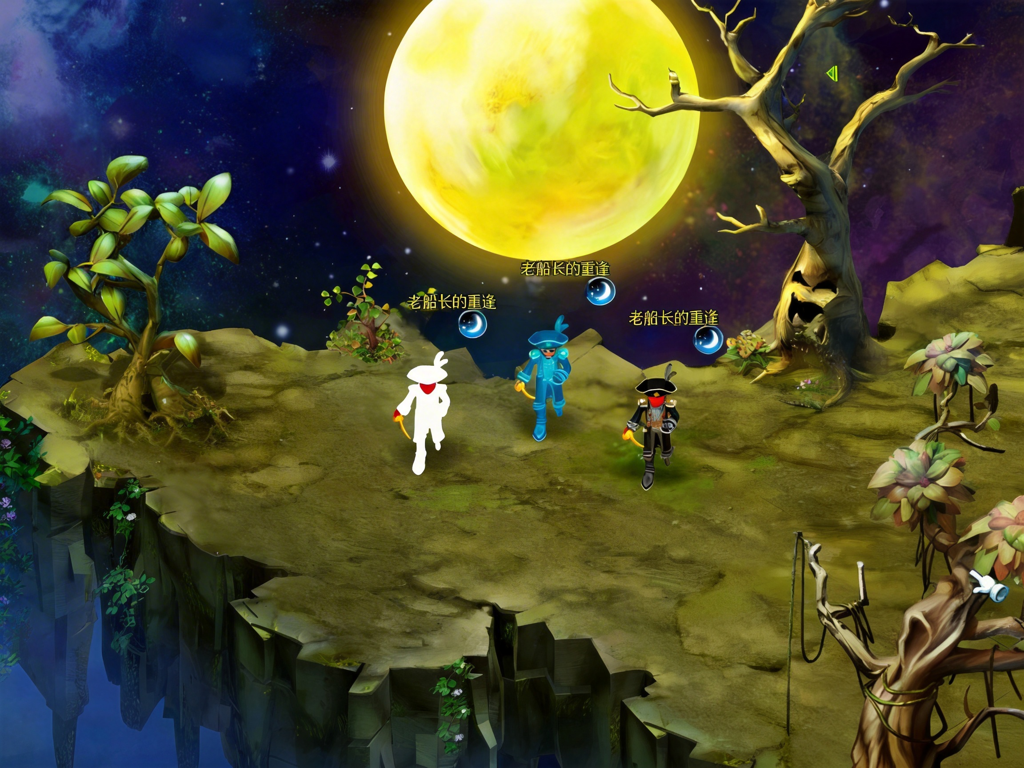Image resolution: width=1024 pixels, height=768 pixels.
Task: Expand the panel with the green arrow
Action: click(x=831, y=73)
